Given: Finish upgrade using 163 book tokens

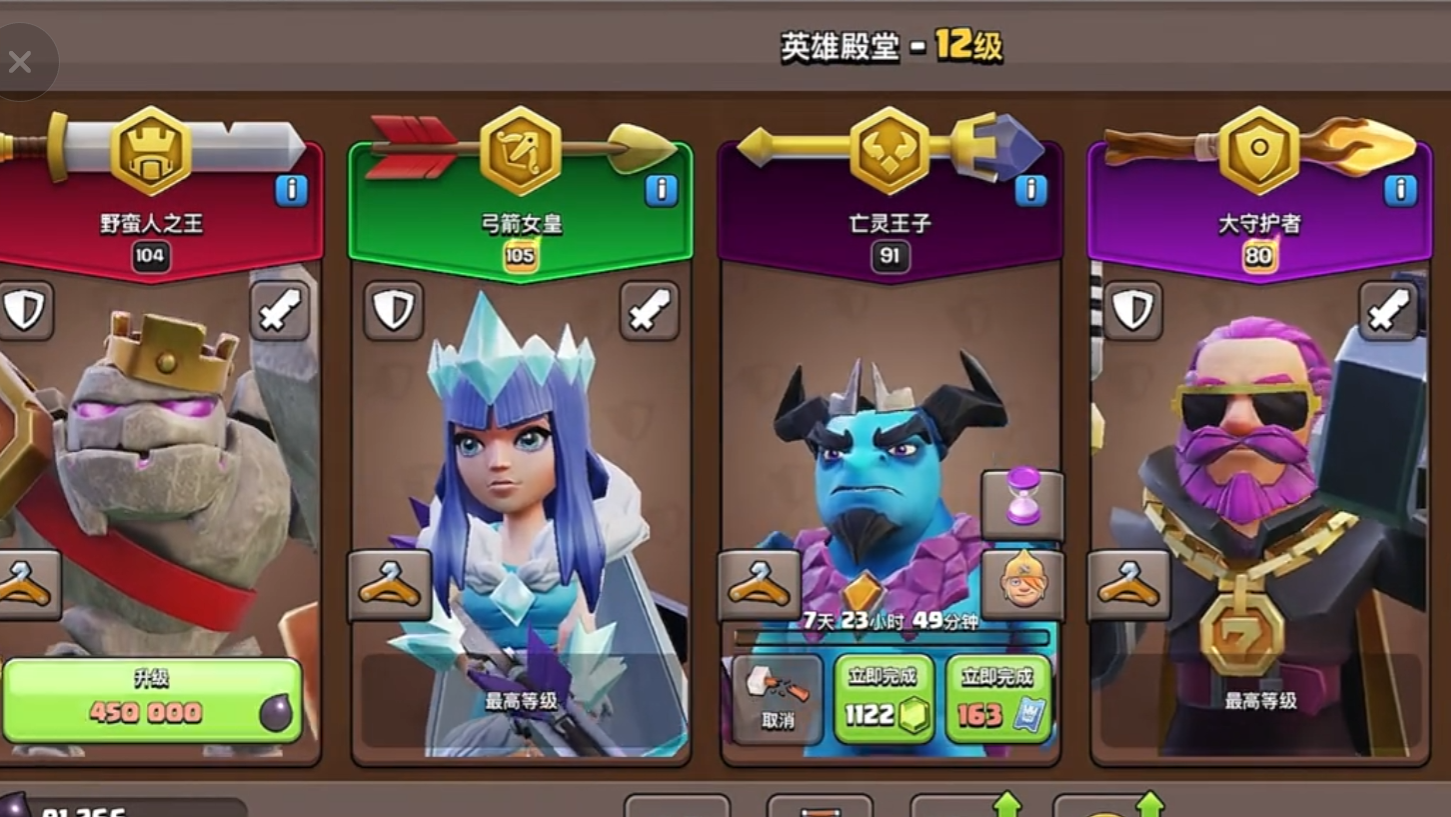Looking at the screenshot, I should click(997, 700).
